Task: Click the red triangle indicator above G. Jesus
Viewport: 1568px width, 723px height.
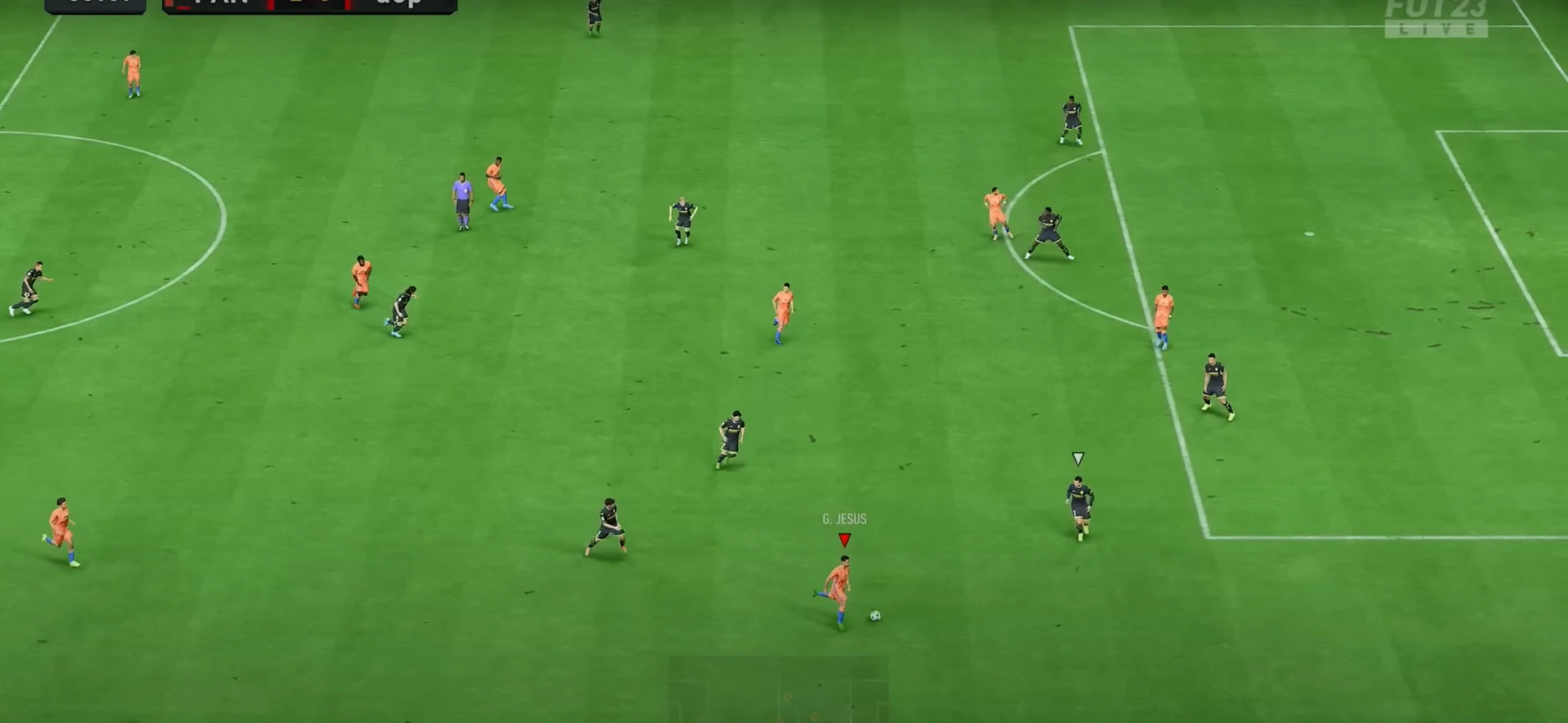Action: pyautogui.click(x=843, y=538)
